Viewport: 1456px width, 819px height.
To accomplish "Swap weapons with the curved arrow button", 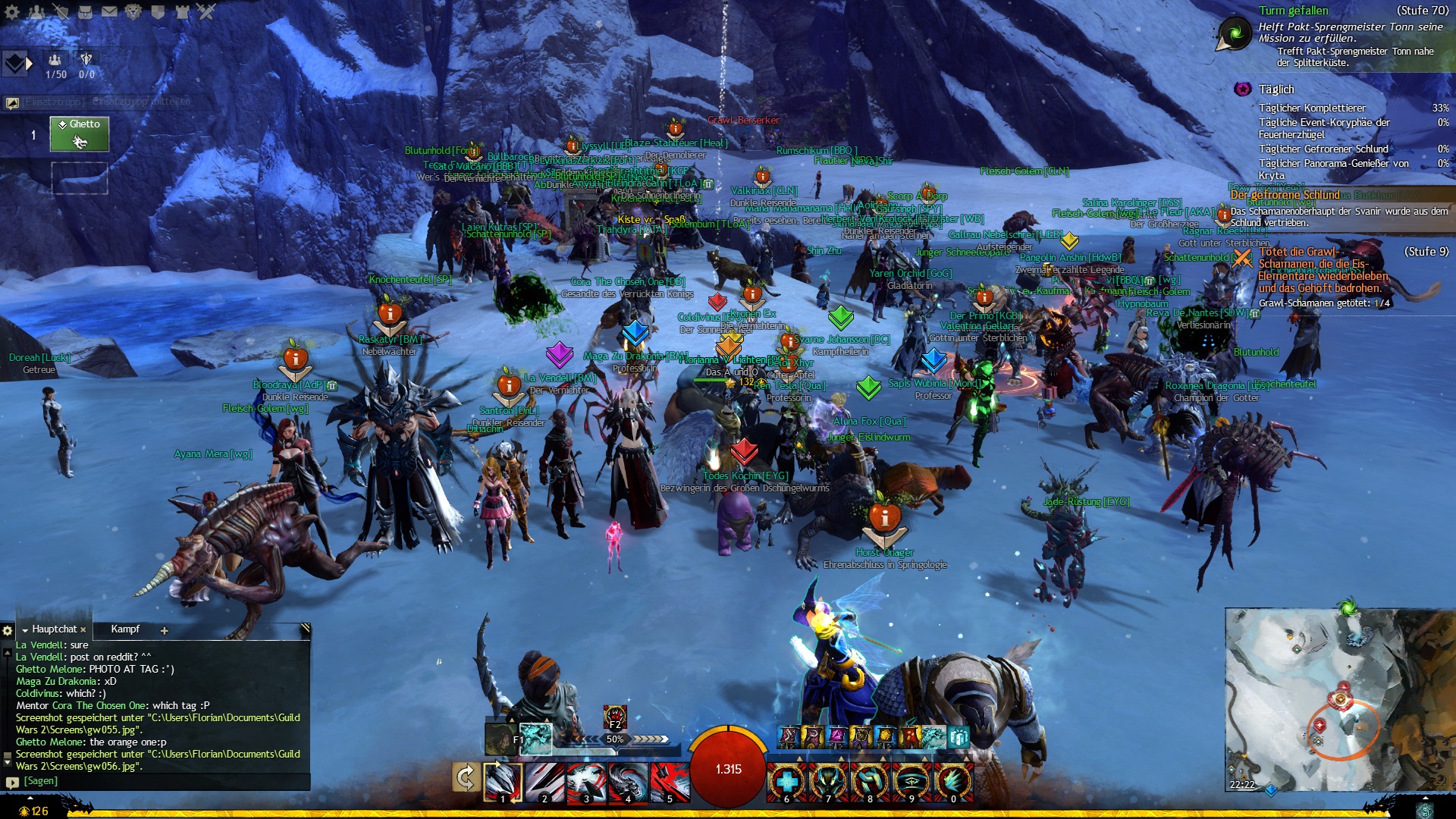I will click(x=466, y=777).
